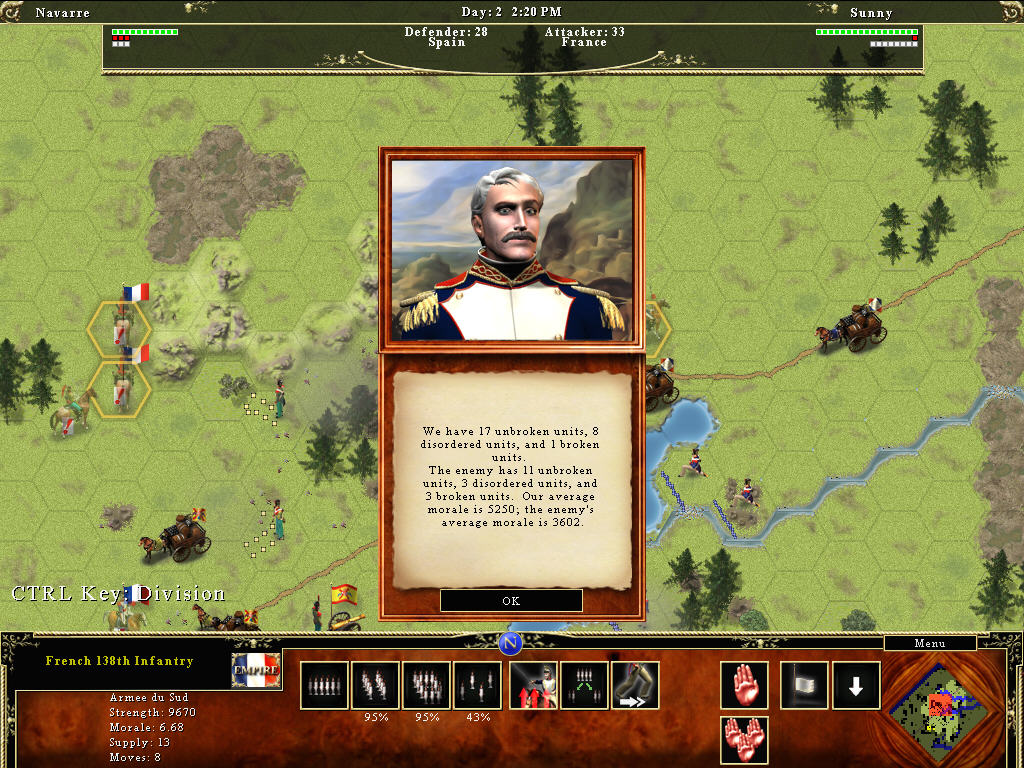Viewport: 1024px width, 768px height.
Task: Select the white flag icon
Action: click(804, 685)
